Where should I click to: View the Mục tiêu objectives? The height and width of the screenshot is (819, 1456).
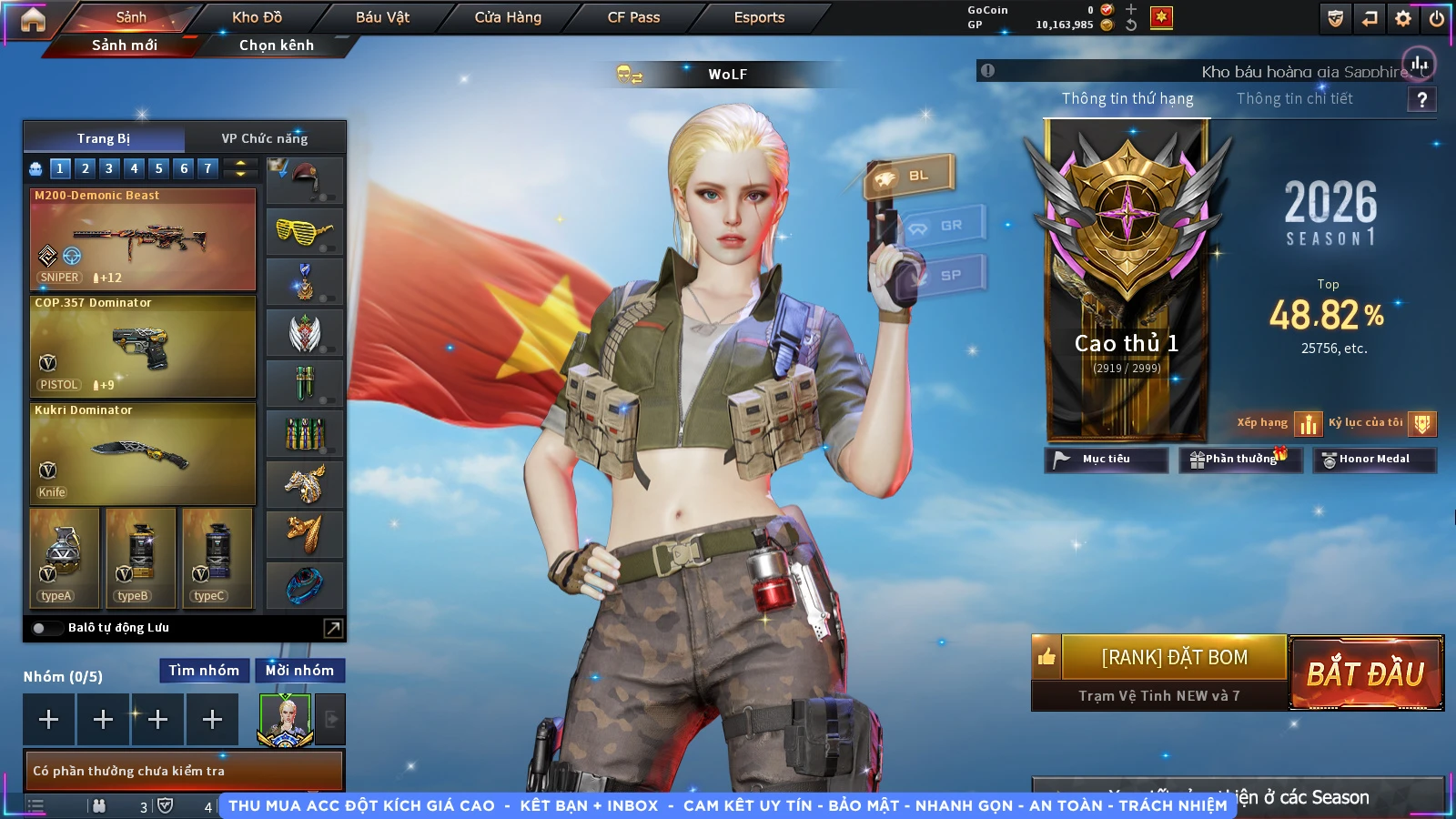pos(1106,460)
